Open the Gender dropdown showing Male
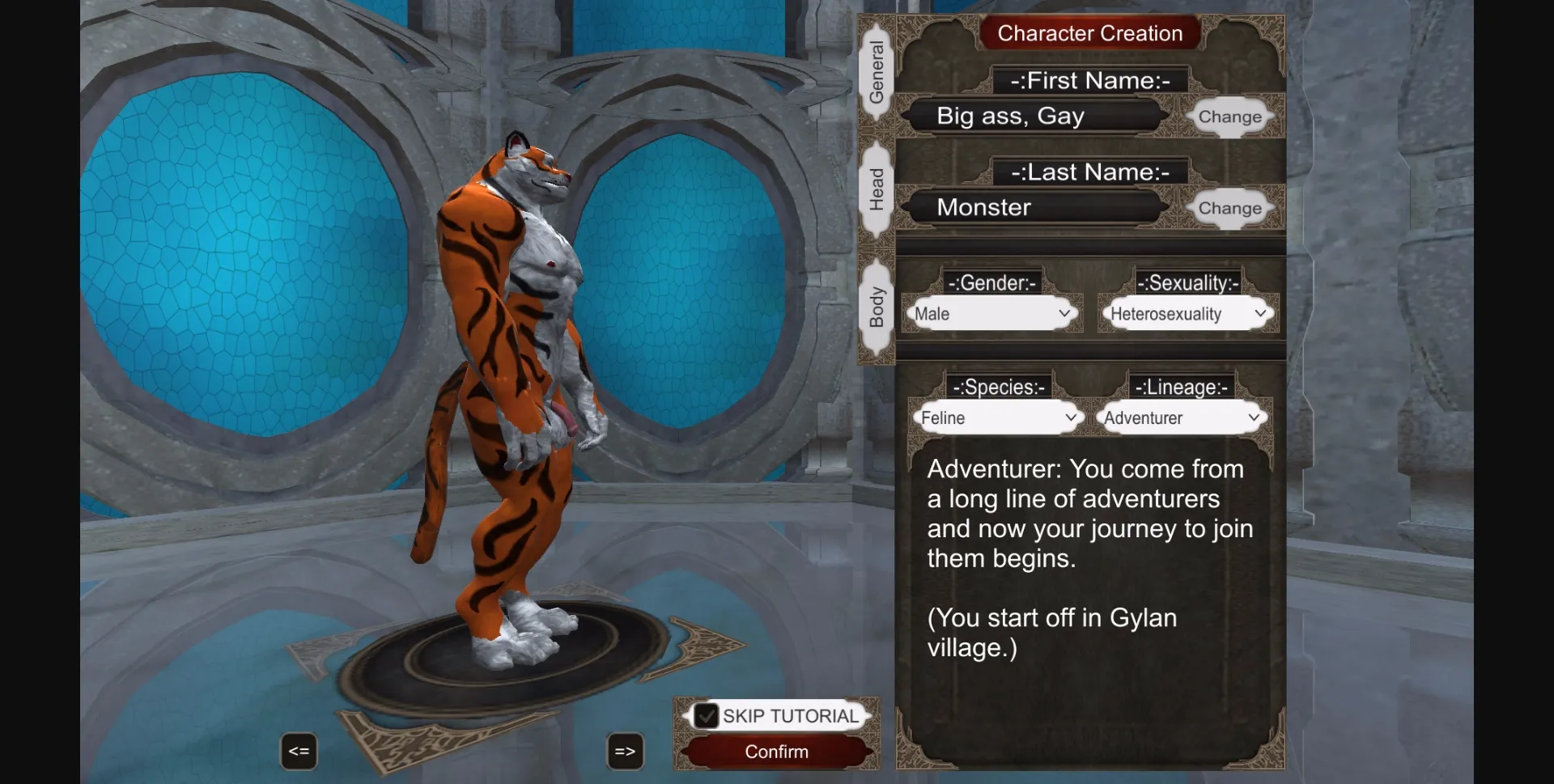 (x=992, y=314)
